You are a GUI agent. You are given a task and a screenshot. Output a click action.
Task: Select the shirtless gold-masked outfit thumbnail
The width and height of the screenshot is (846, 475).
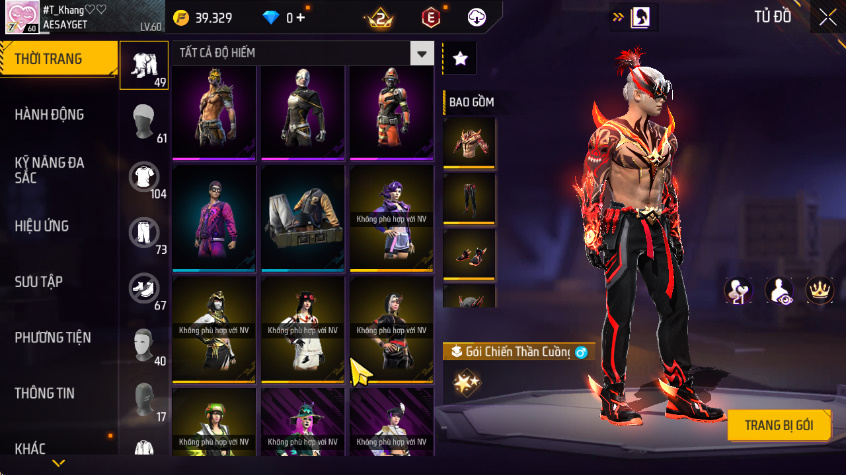[x=215, y=111]
